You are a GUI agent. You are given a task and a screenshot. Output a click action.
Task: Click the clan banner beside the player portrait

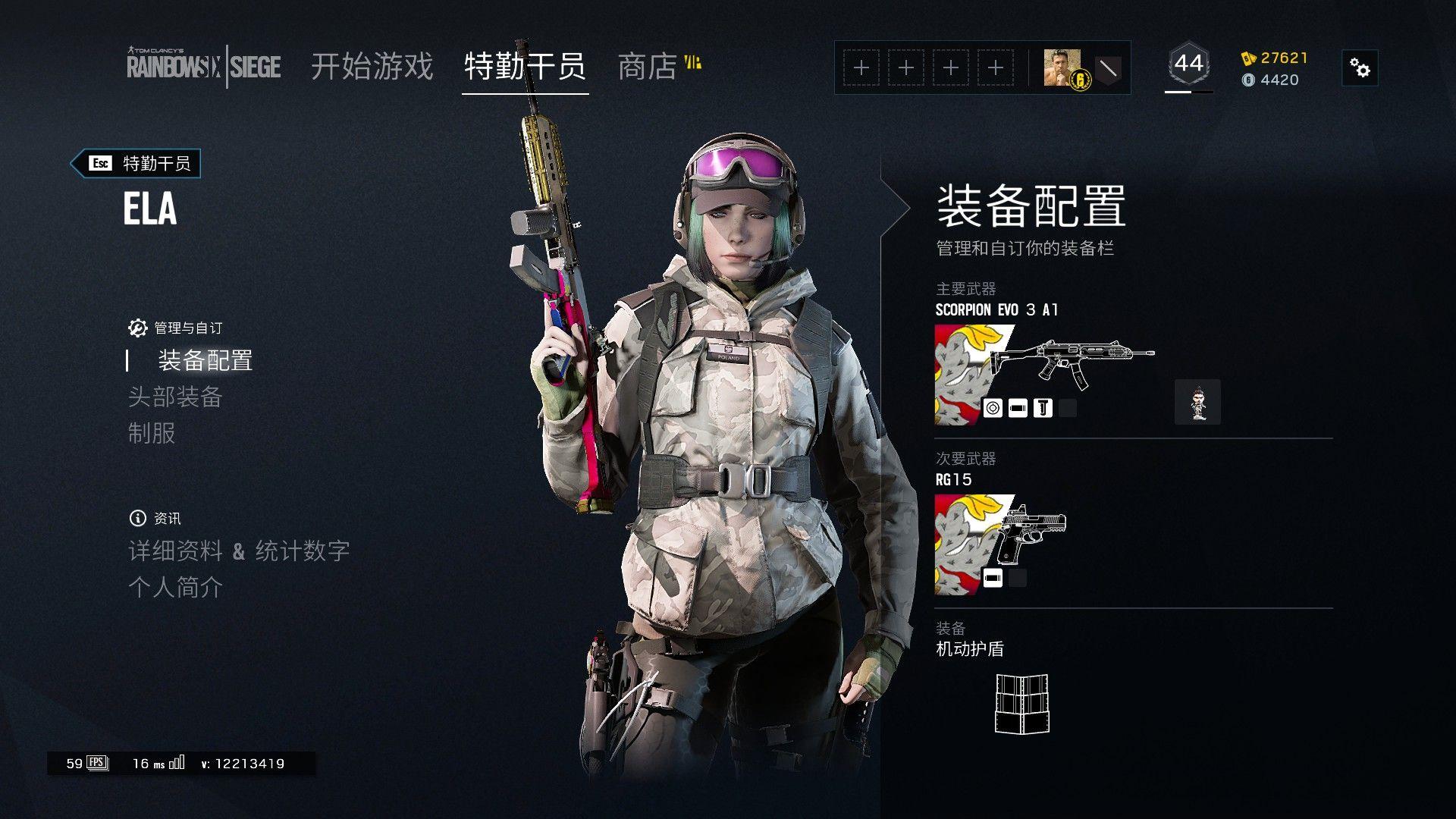pyautogui.click(x=1109, y=67)
